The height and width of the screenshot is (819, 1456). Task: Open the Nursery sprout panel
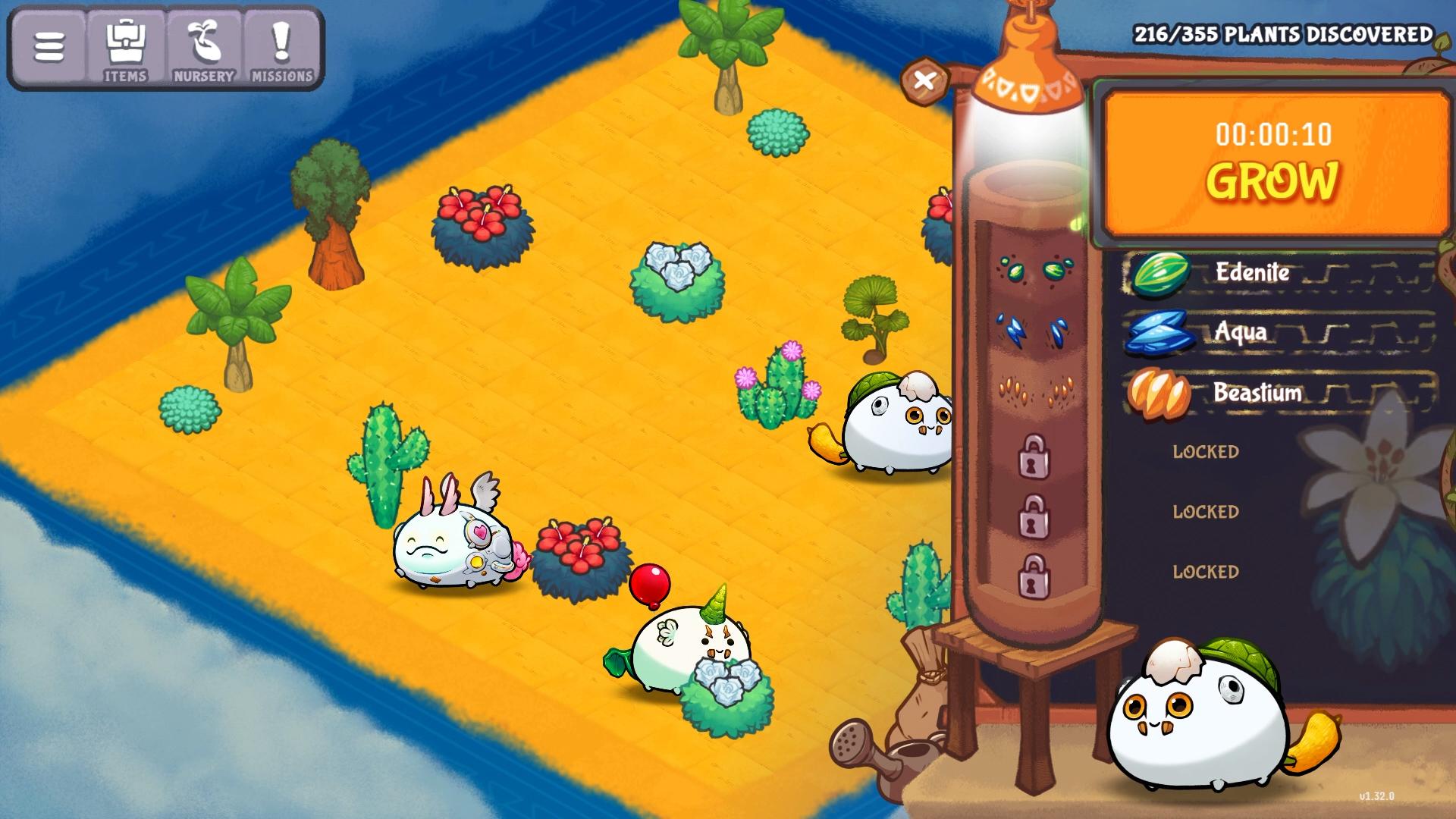204,47
